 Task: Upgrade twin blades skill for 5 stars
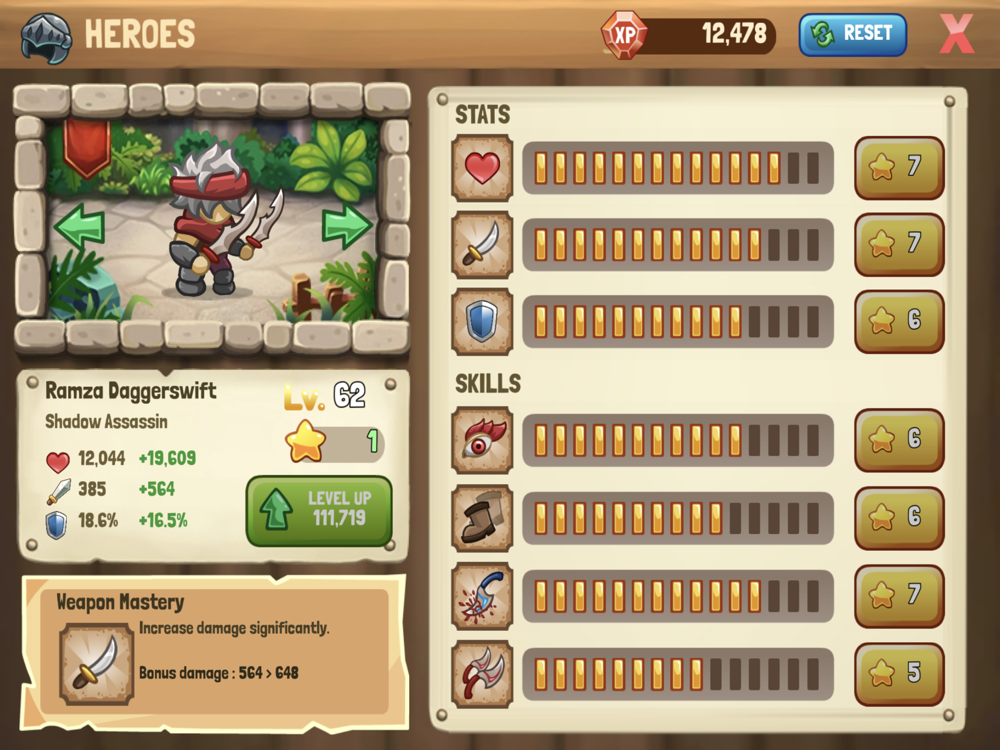pyautogui.click(x=899, y=673)
